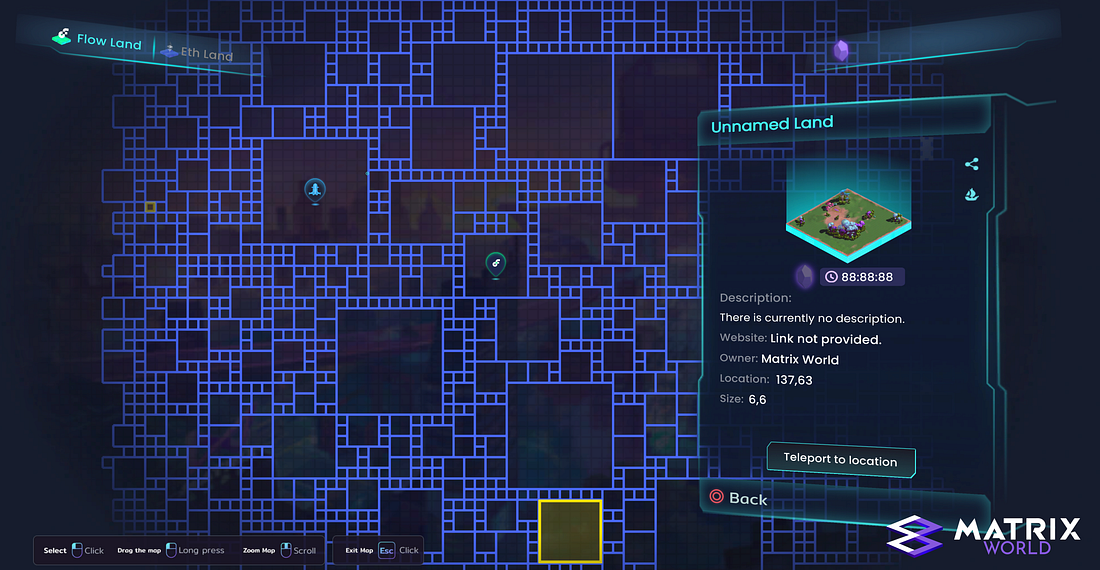Click the purple crystal icon at the top
The width and height of the screenshot is (1100, 570).
click(x=842, y=50)
